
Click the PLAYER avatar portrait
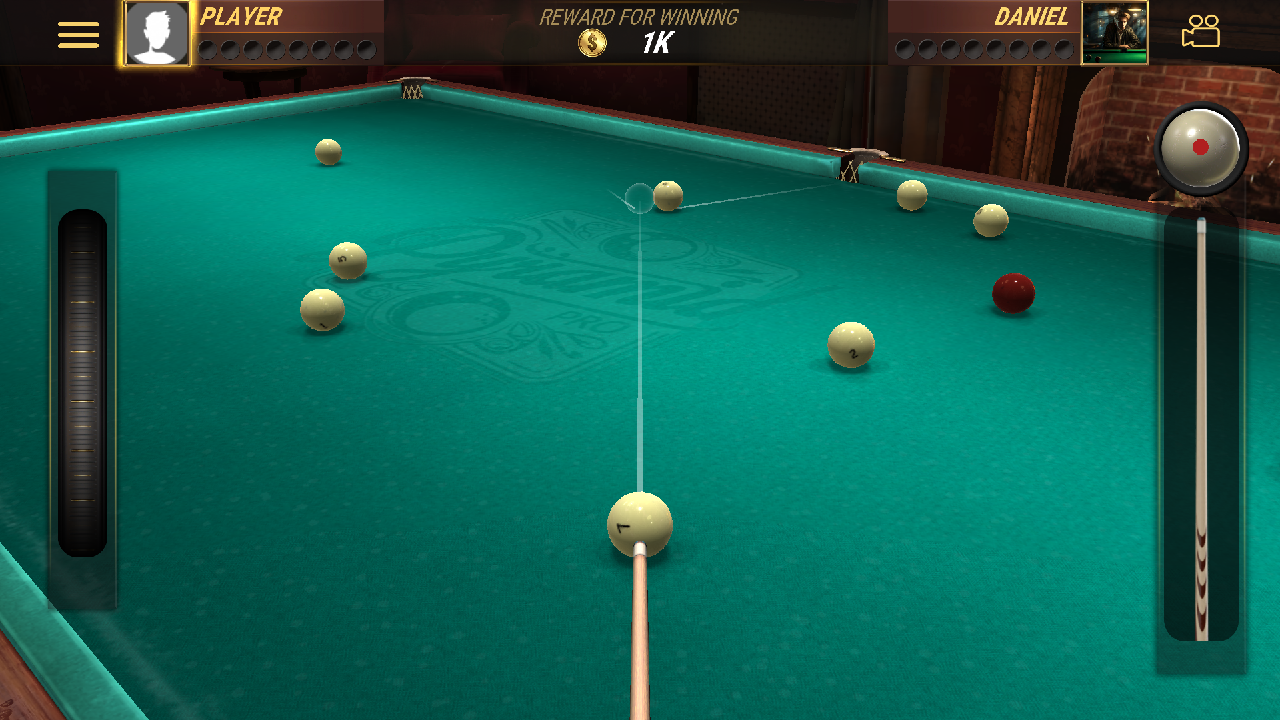(x=155, y=33)
